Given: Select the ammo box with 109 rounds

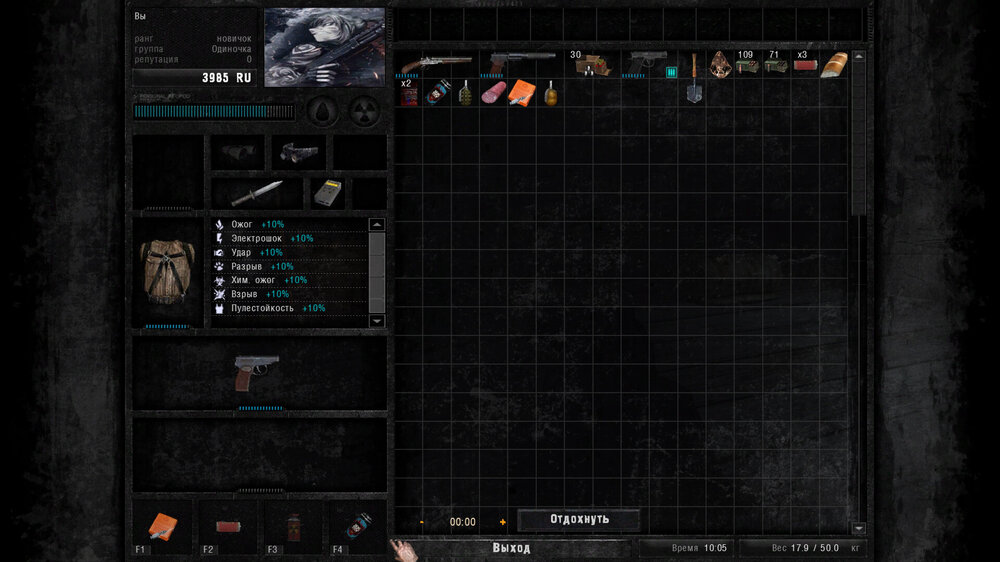Looking at the screenshot, I should 747,64.
